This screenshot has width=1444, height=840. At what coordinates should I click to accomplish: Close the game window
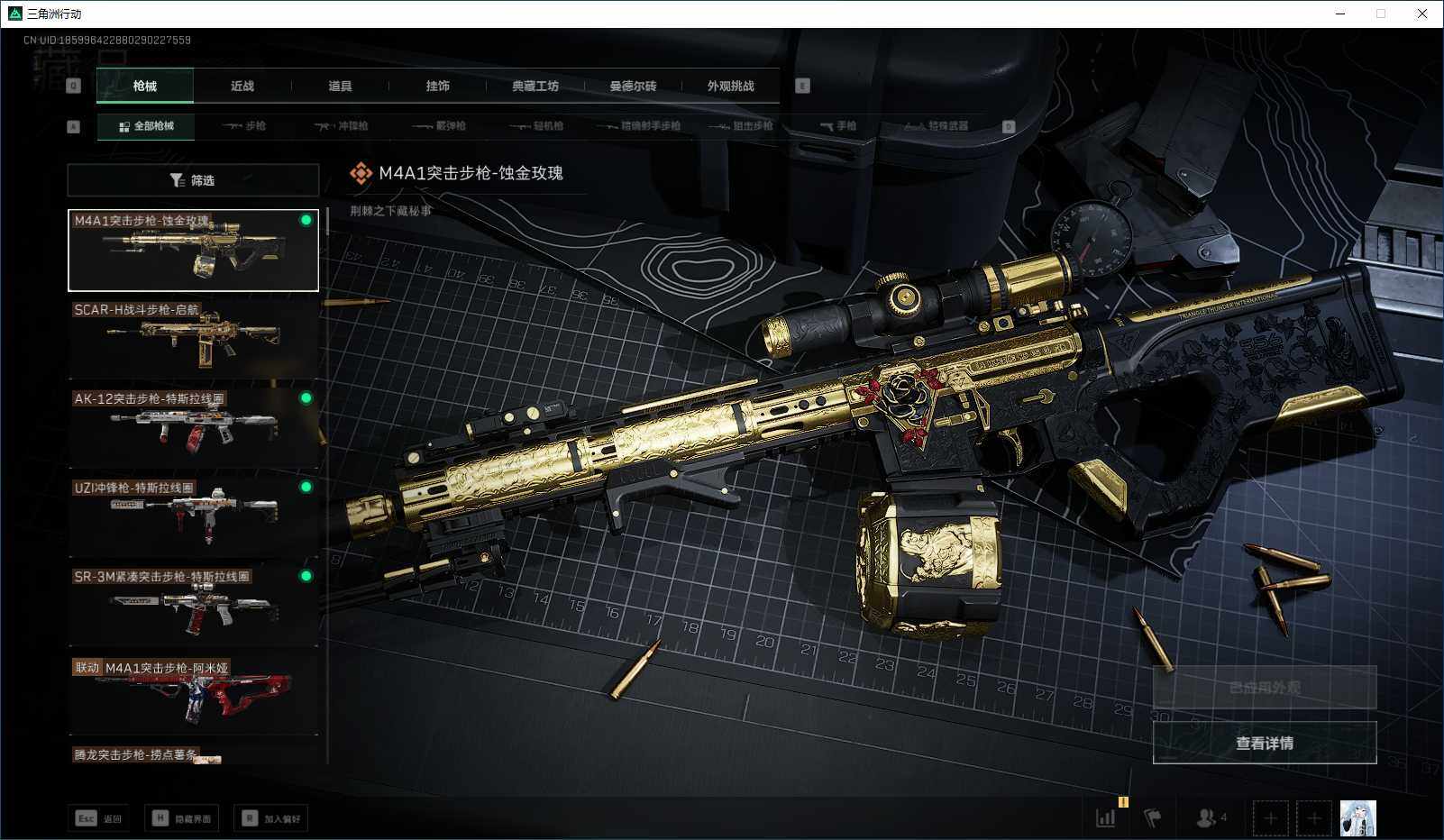[1422, 14]
